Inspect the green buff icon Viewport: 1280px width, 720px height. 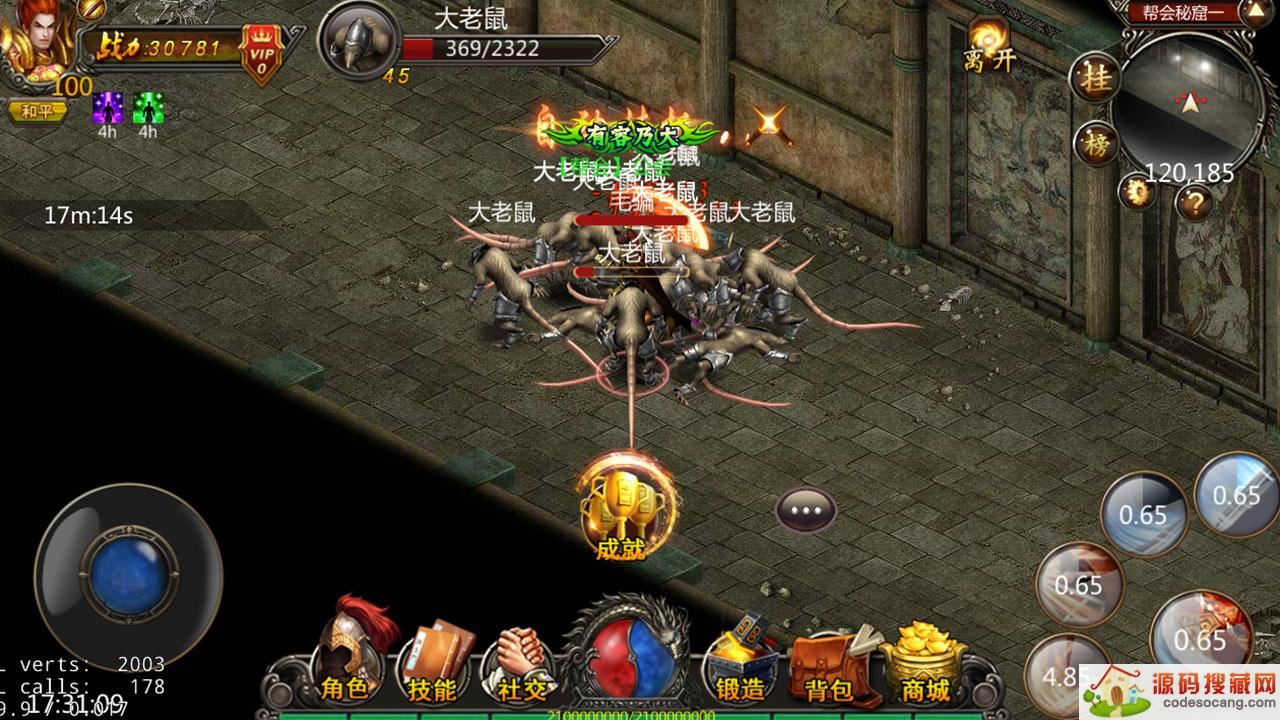[x=148, y=108]
